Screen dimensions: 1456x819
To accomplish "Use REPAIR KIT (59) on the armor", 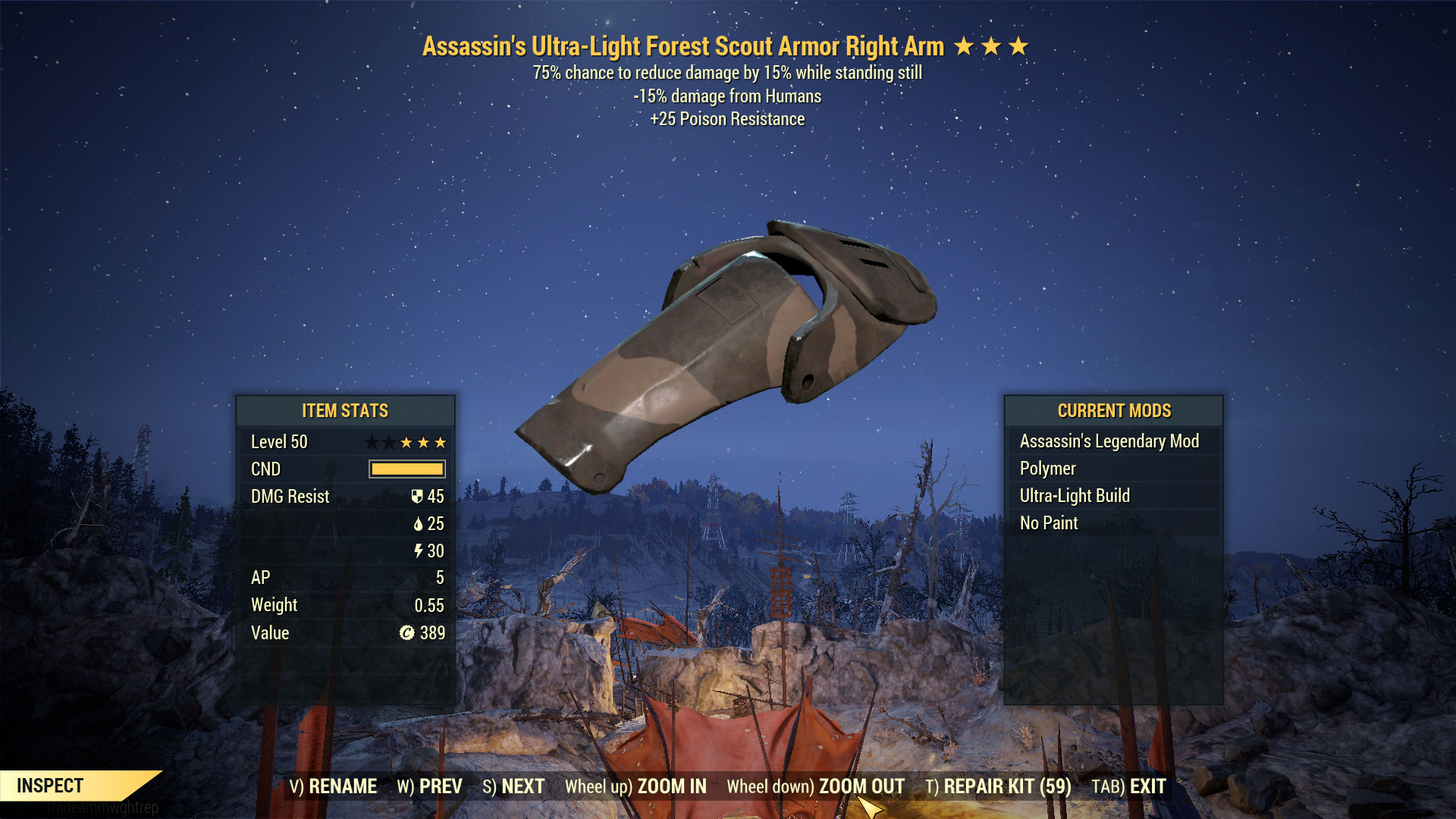I will click(x=998, y=786).
